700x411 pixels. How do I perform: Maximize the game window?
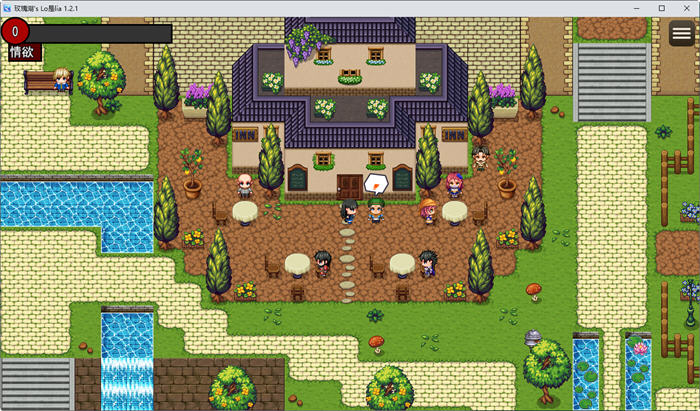(x=662, y=8)
